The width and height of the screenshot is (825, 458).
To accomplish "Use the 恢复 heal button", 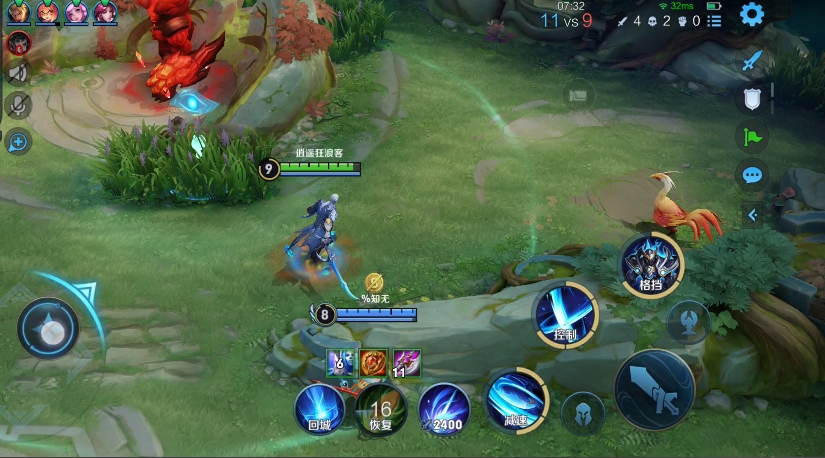I will click(x=381, y=408).
